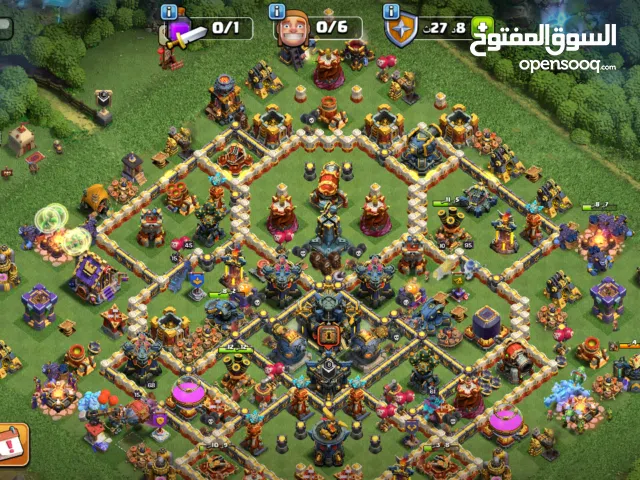Visit the opensooq.com watermark link
The width and height of the screenshot is (640, 480).
pos(567,65)
